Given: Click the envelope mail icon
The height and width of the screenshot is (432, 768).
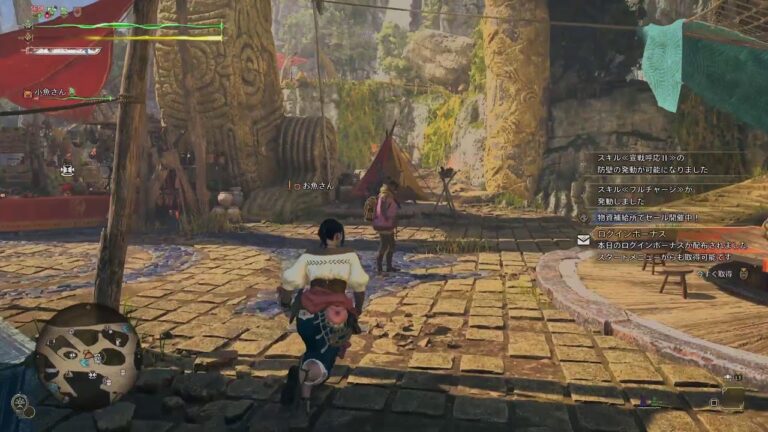Looking at the screenshot, I should click(582, 240).
